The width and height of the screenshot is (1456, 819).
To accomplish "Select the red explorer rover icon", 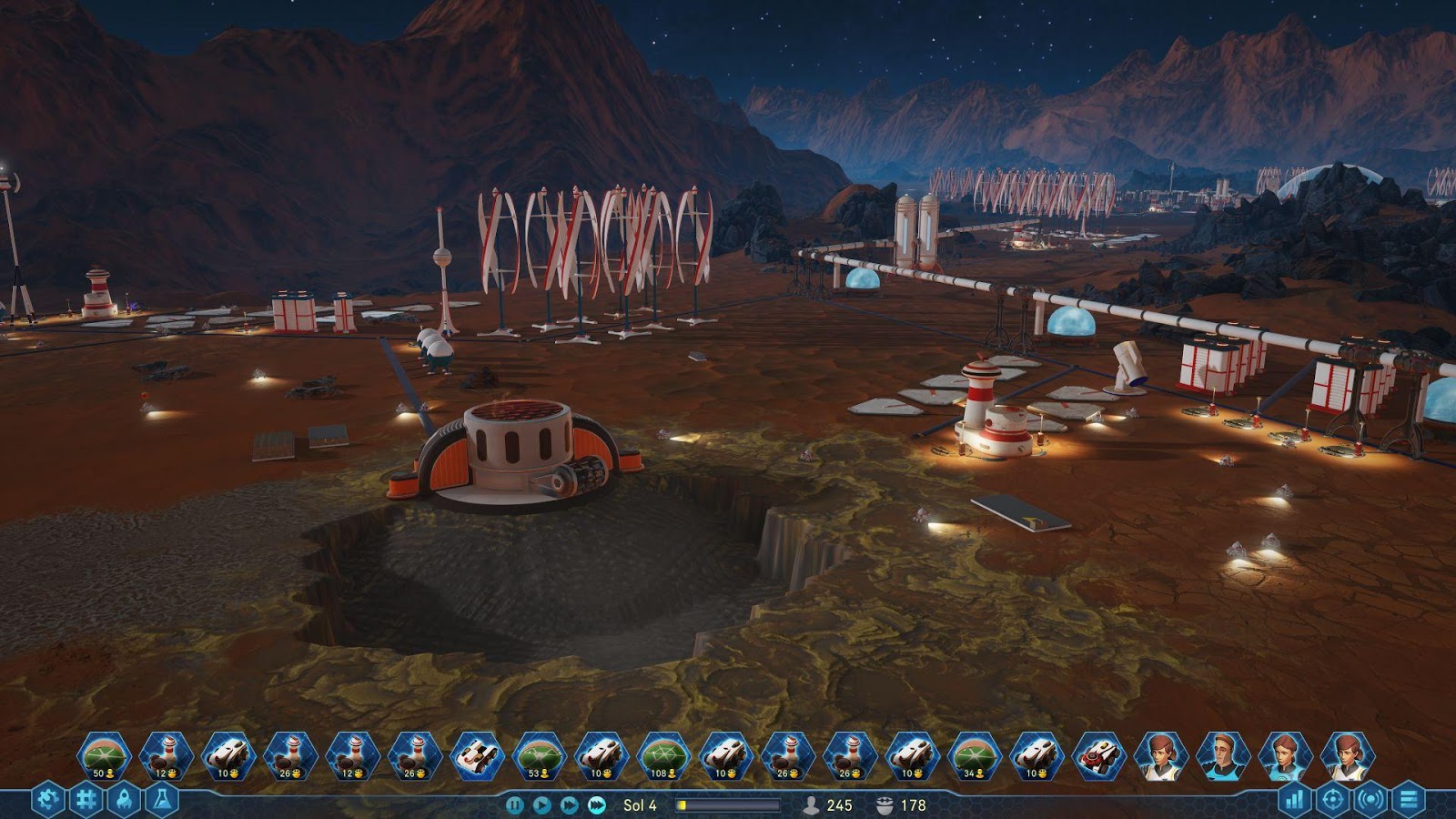I will [1098, 756].
